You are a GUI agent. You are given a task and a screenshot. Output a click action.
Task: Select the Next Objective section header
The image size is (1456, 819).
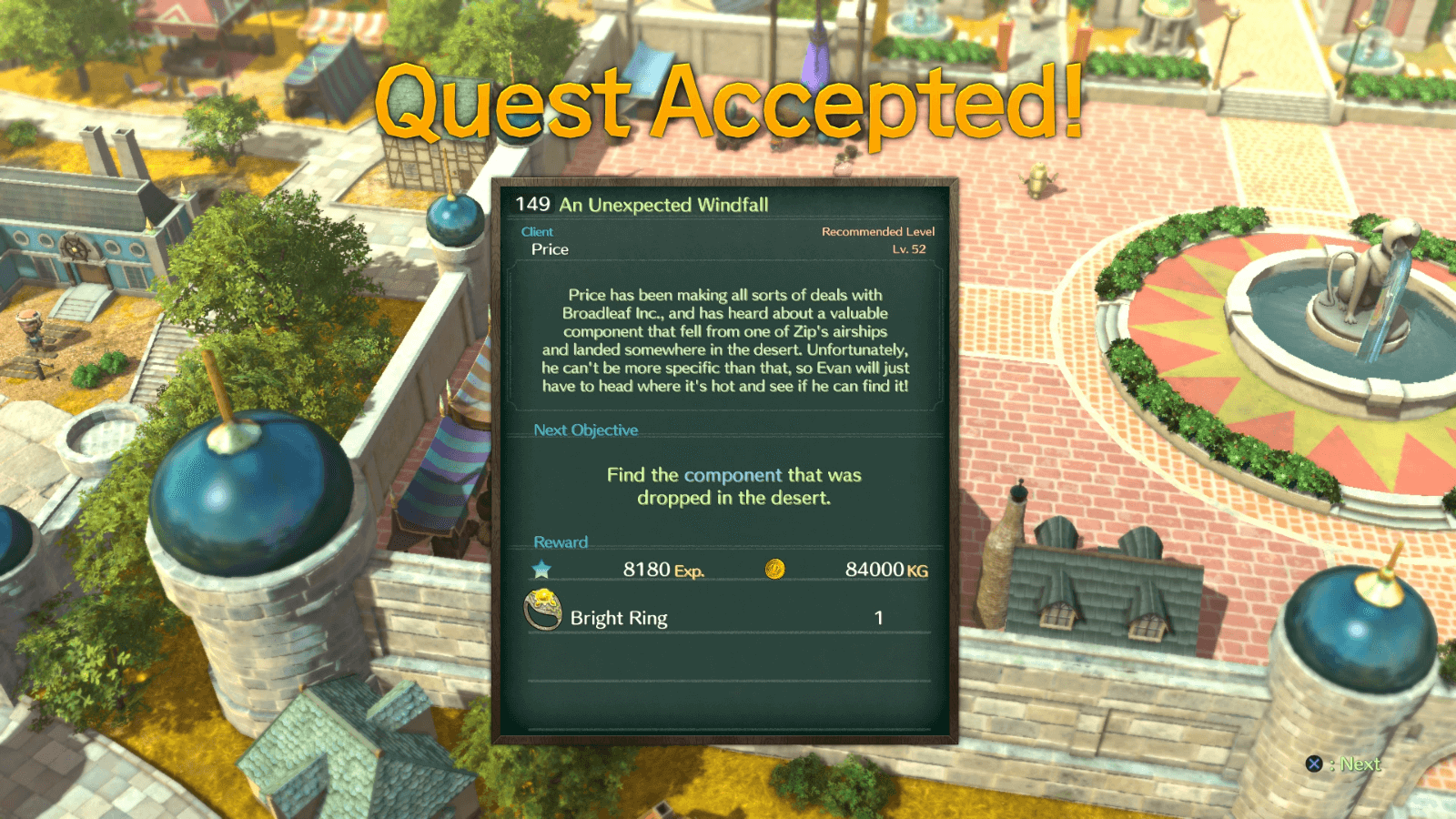(x=586, y=430)
